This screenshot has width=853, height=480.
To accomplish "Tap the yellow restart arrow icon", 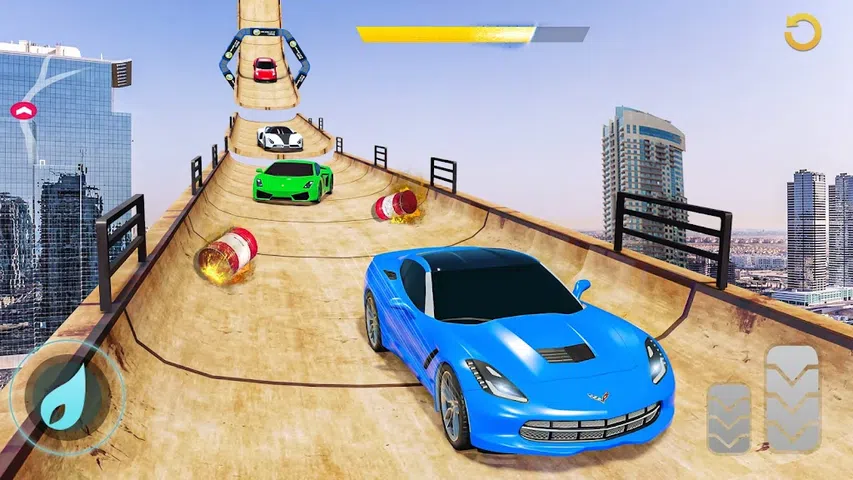I will [801, 33].
